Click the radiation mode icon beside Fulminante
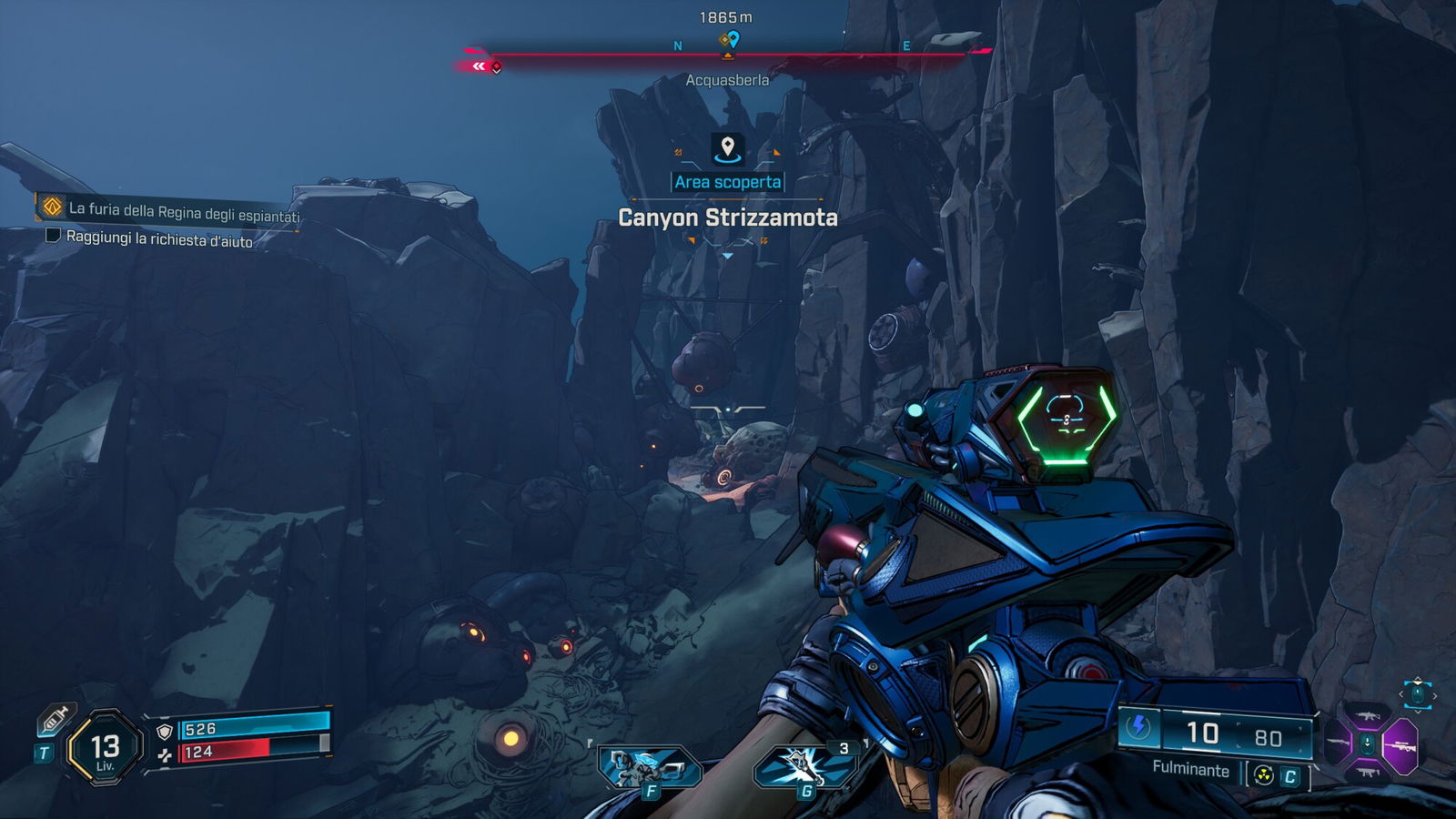This screenshot has width=1456, height=819. point(1263,775)
